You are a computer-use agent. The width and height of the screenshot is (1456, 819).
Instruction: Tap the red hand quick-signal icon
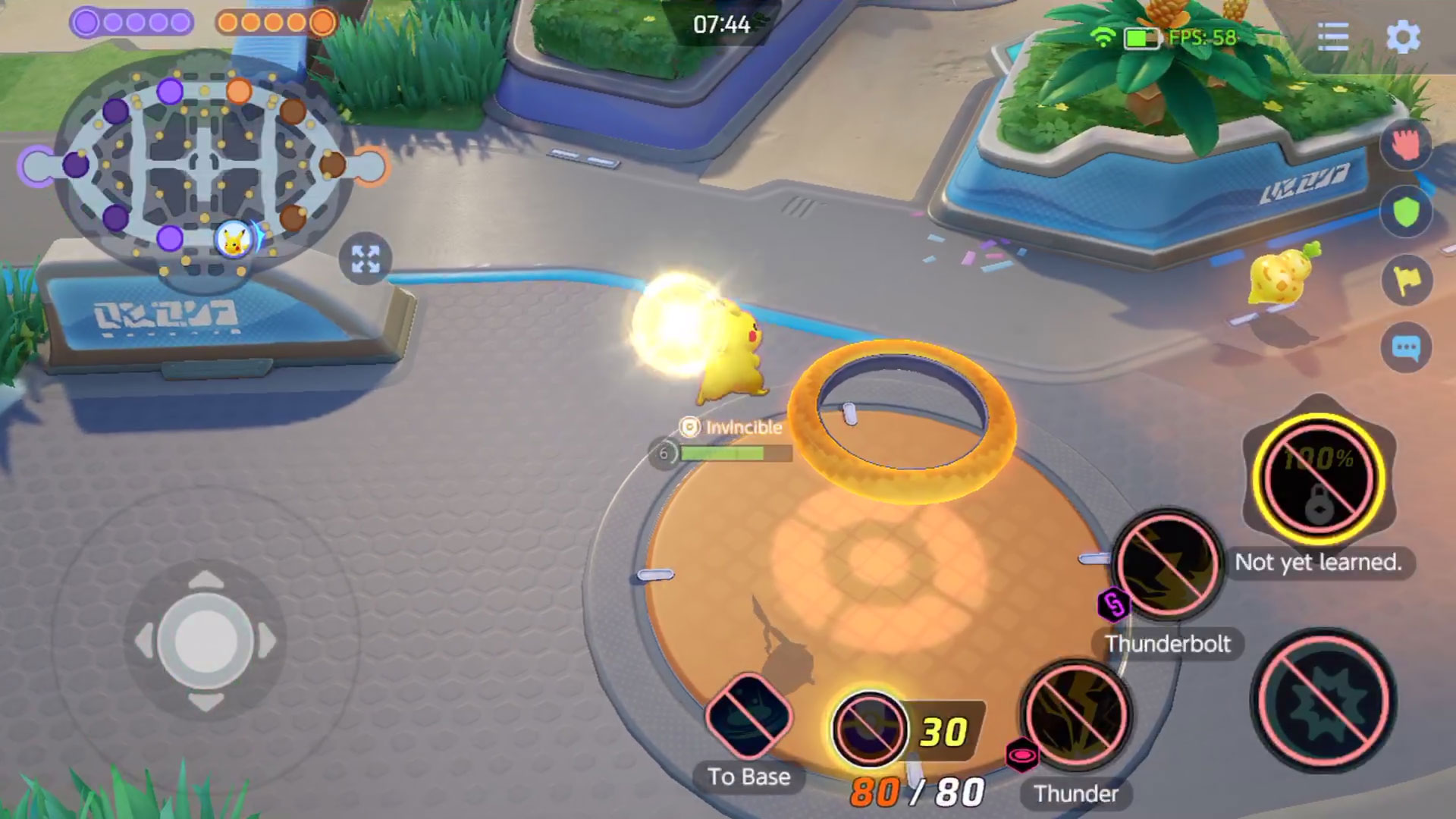tap(1407, 144)
